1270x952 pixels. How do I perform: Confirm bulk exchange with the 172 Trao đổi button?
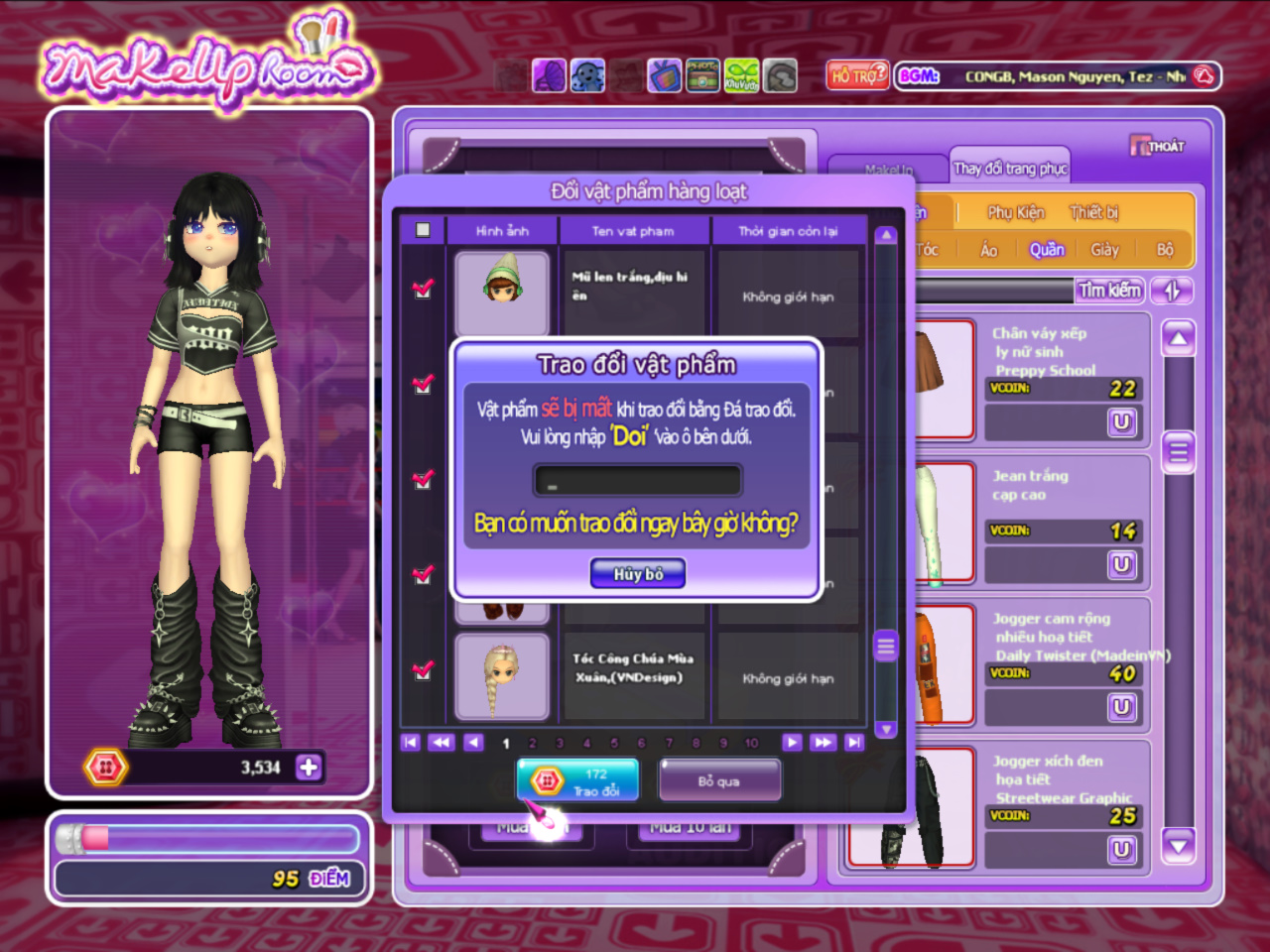click(x=576, y=781)
